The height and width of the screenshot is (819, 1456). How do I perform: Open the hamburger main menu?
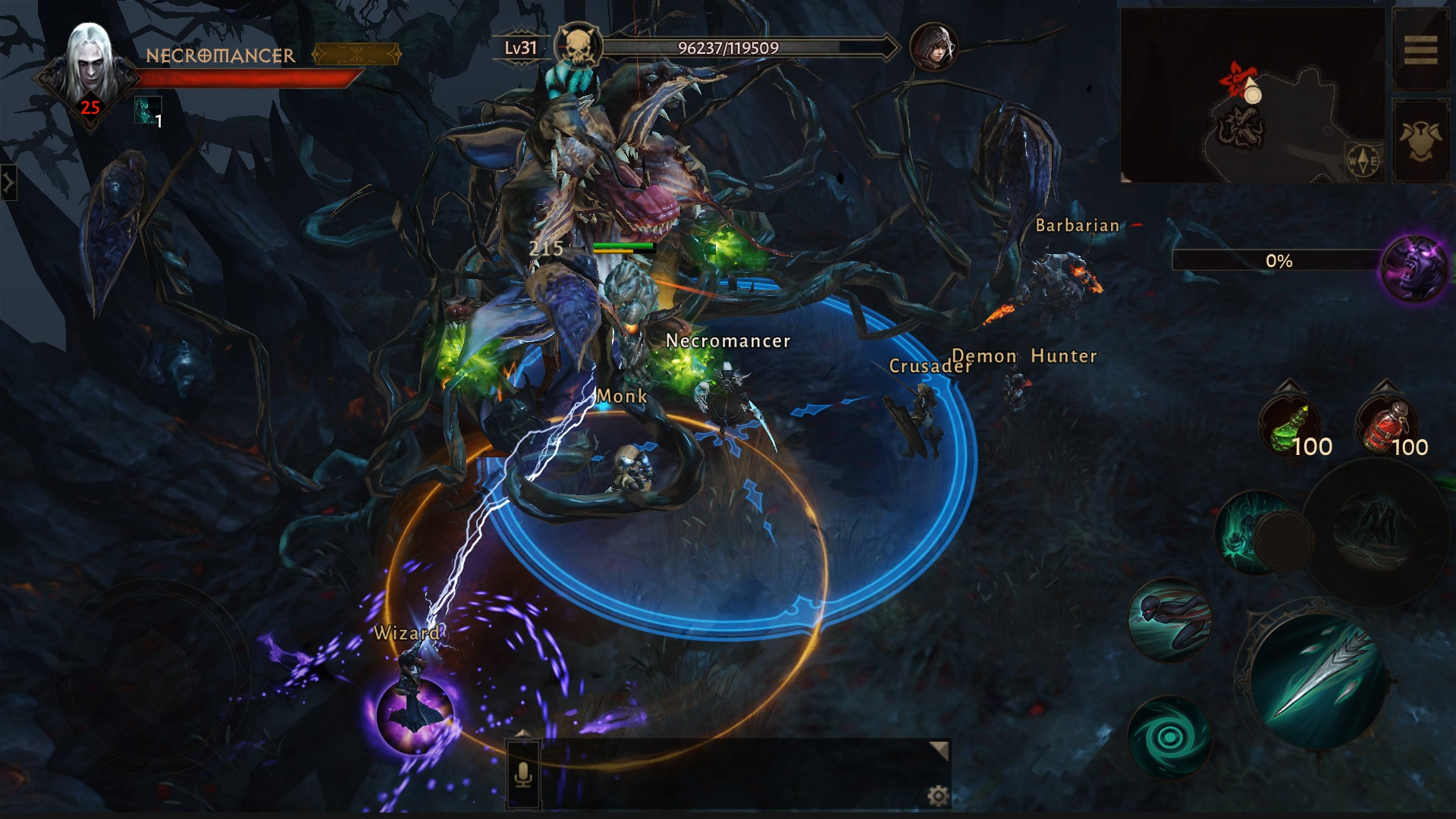click(1423, 51)
